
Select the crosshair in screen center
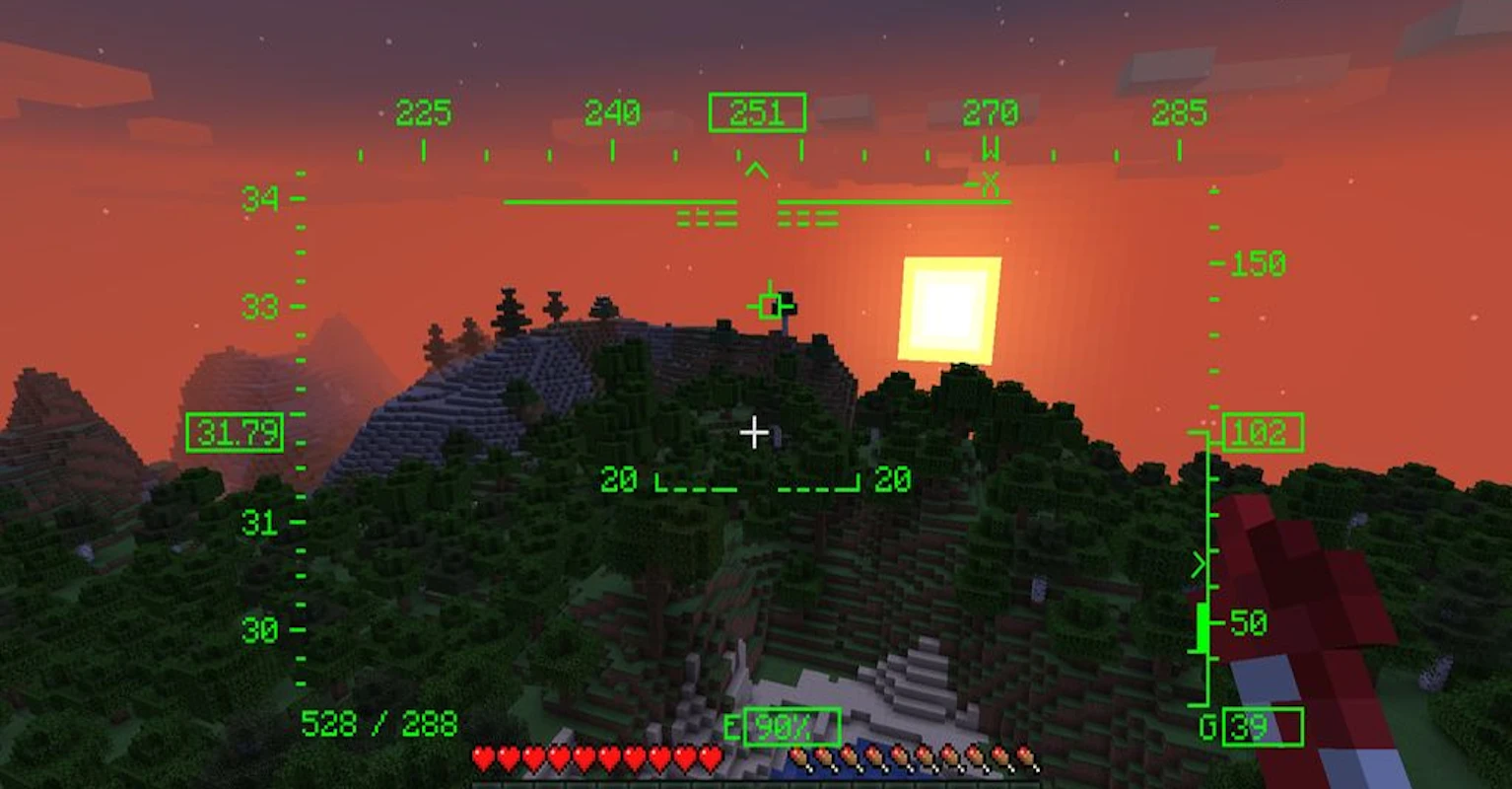(755, 432)
